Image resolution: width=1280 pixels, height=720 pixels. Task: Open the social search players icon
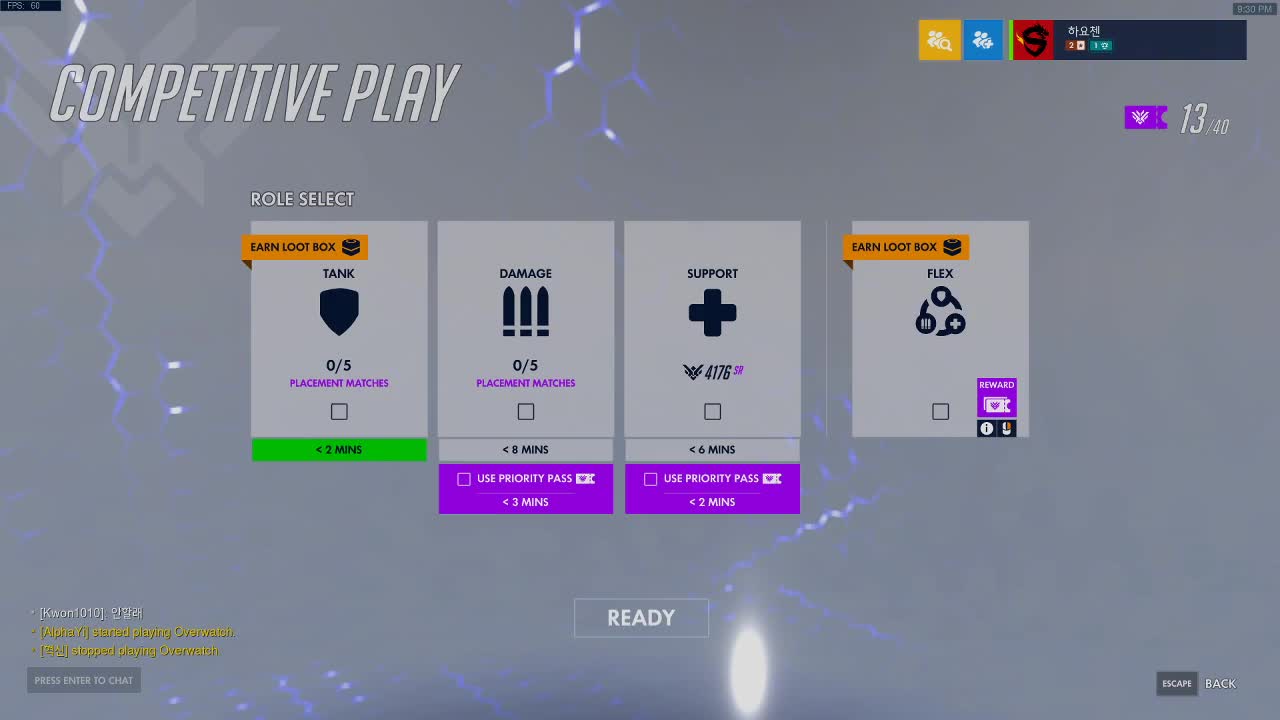(x=939, y=40)
